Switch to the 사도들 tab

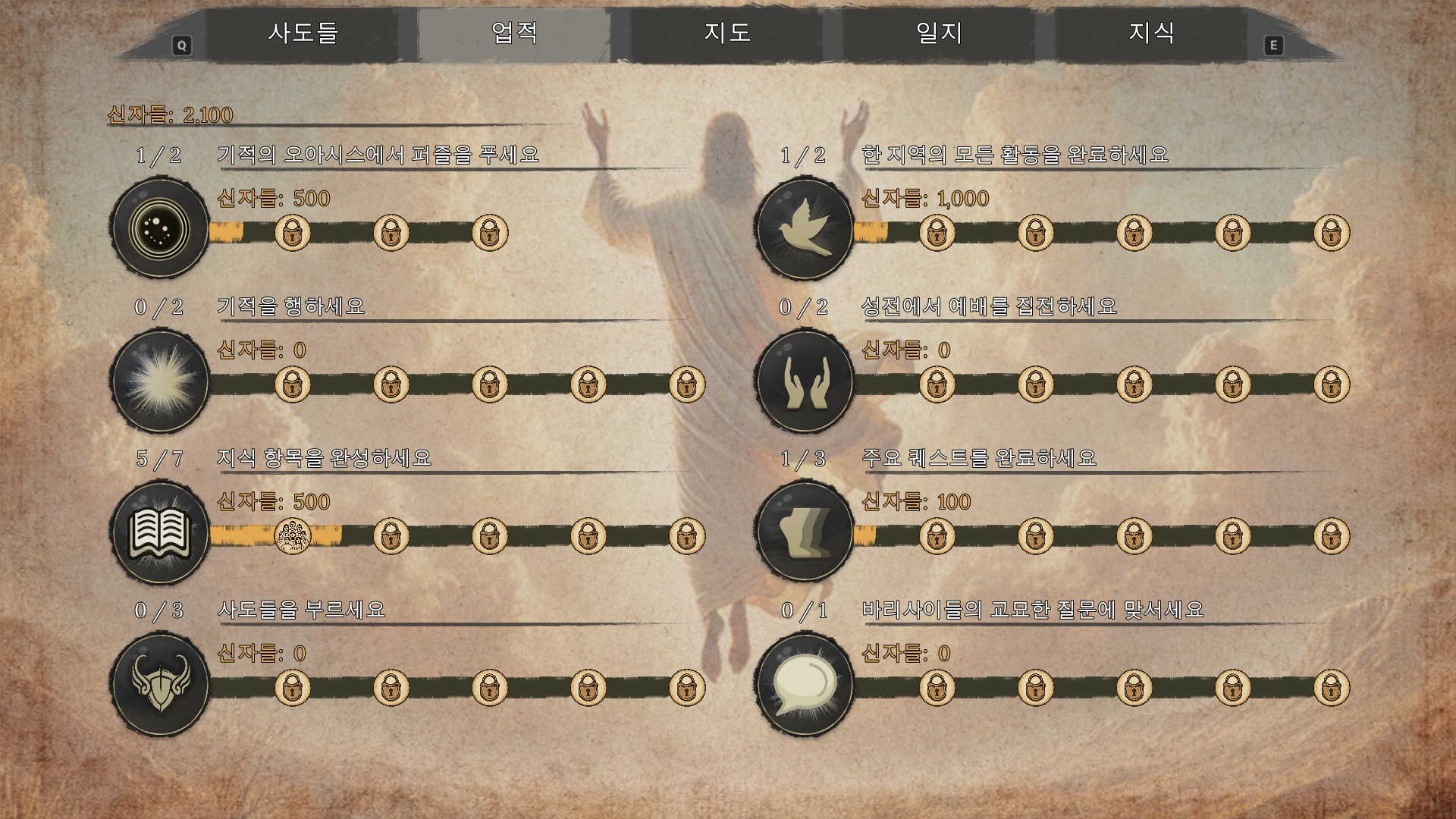pyautogui.click(x=303, y=33)
